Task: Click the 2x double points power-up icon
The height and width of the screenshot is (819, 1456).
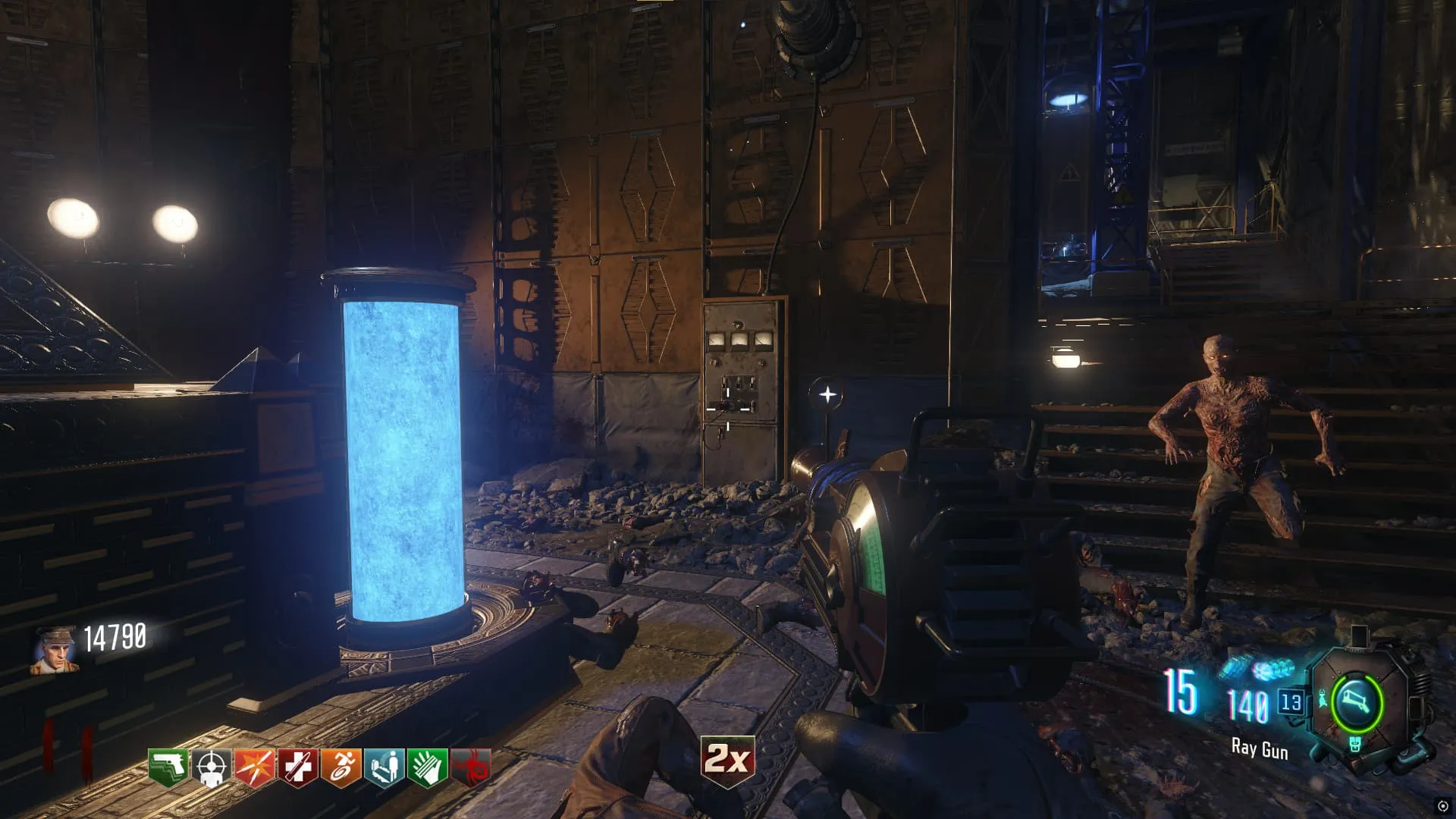Action: [728, 759]
